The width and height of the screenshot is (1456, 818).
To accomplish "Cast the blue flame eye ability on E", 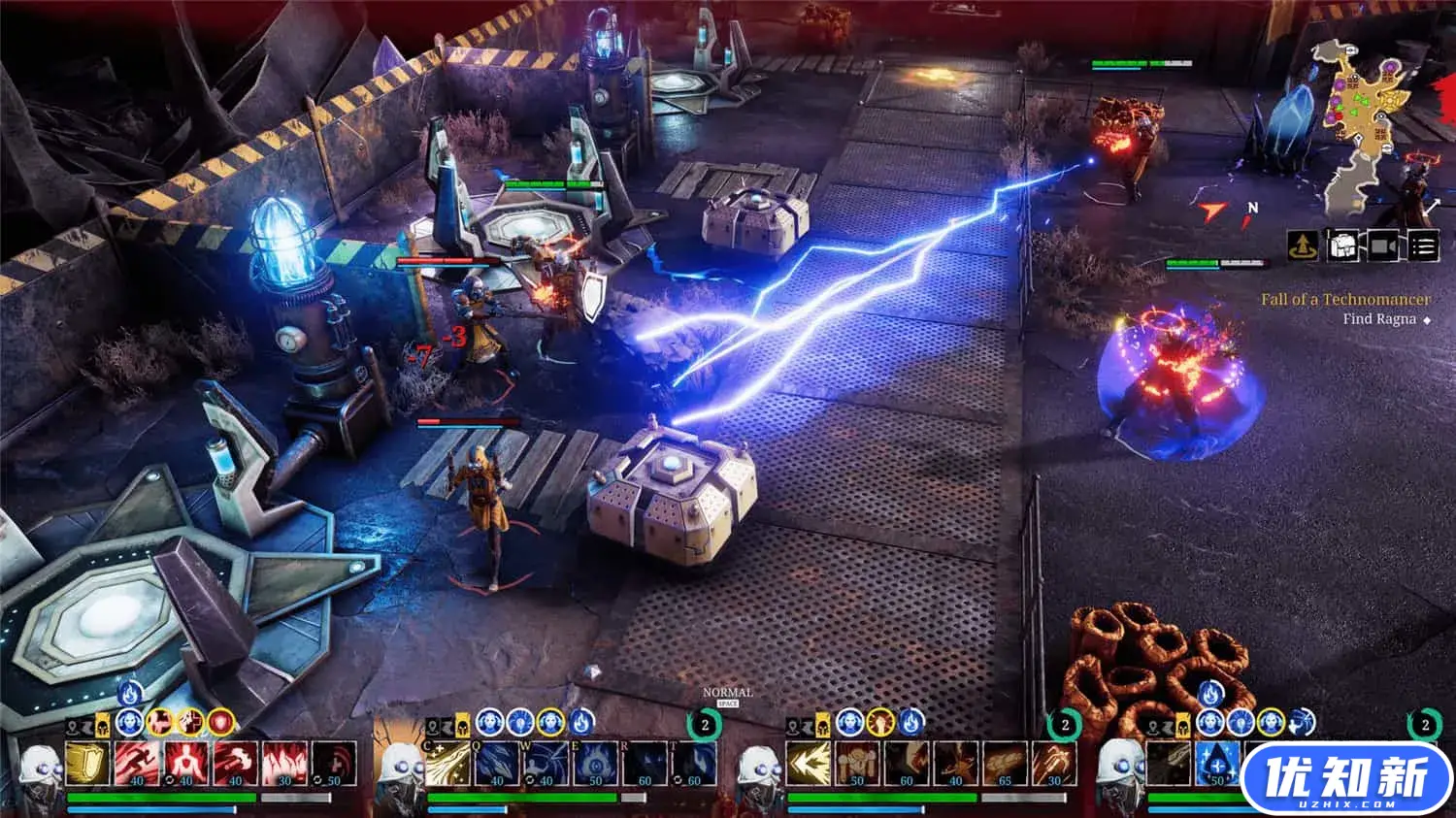I will tap(595, 764).
